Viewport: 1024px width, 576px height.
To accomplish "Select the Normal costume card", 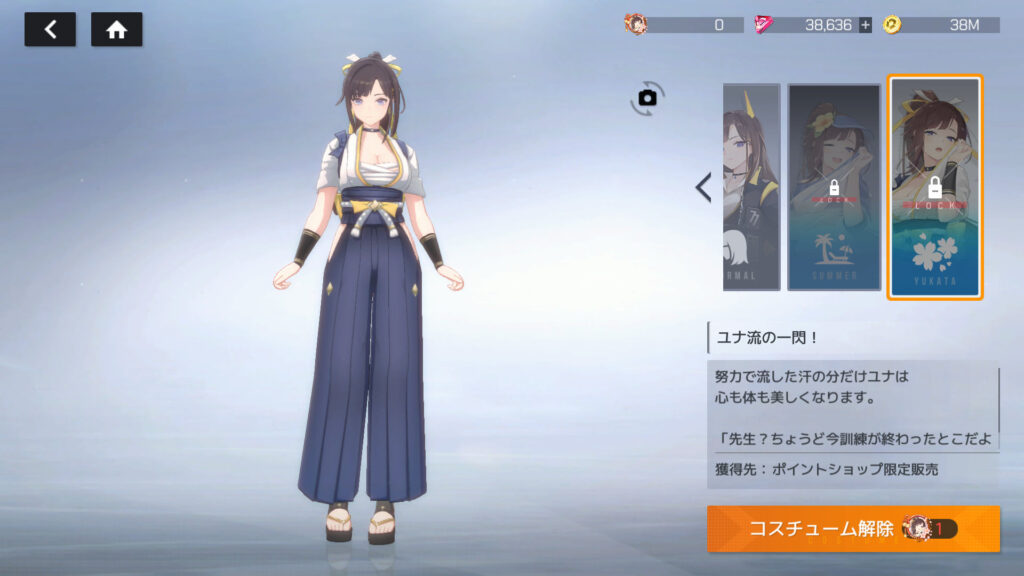I will [751, 187].
